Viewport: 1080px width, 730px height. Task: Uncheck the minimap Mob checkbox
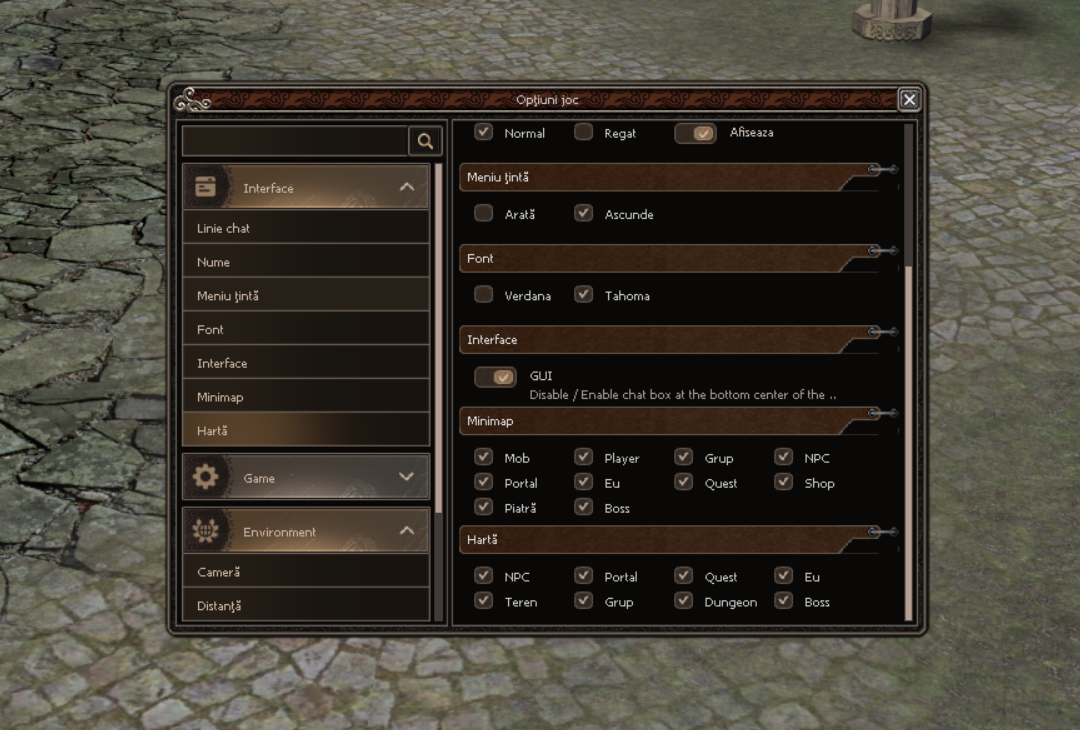point(484,457)
